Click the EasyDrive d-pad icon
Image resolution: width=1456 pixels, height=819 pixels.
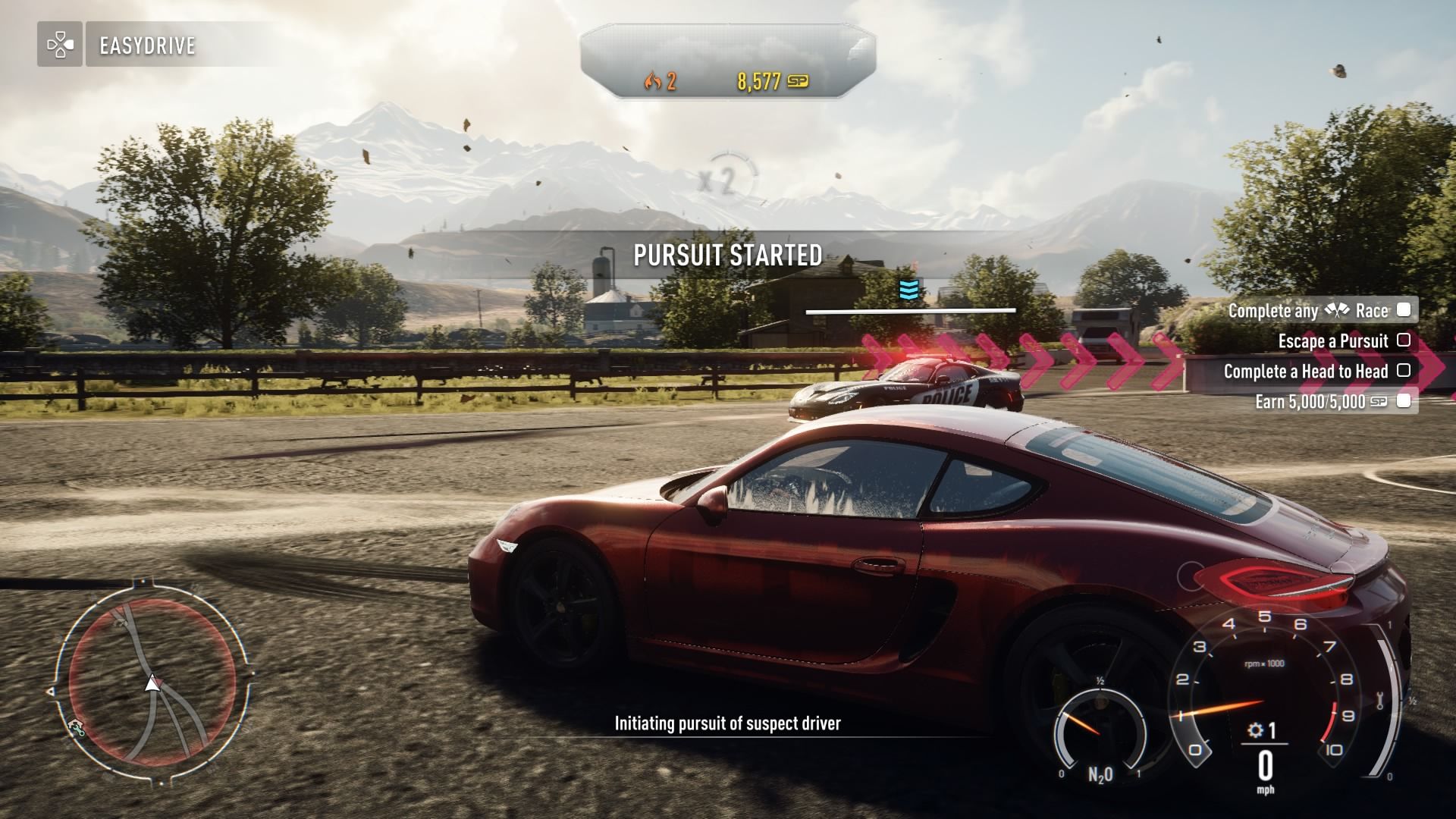tap(60, 45)
